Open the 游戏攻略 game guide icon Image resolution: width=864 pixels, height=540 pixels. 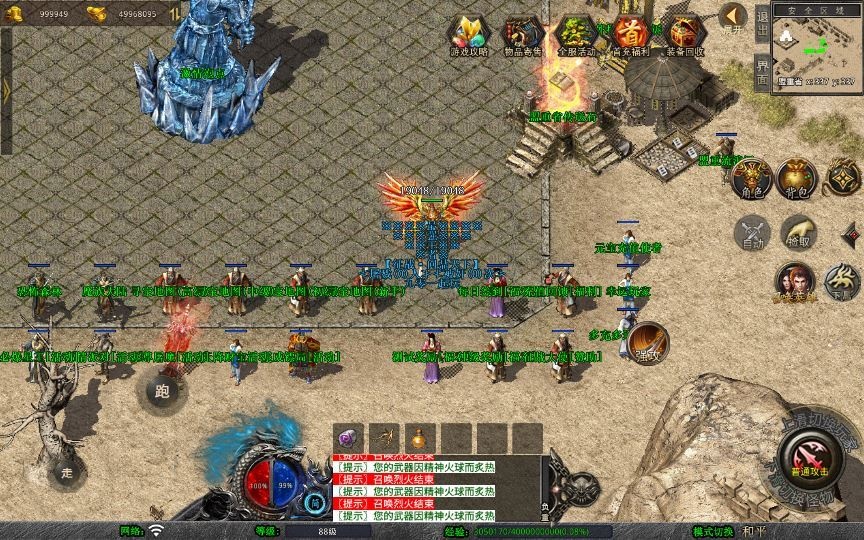(x=469, y=36)
